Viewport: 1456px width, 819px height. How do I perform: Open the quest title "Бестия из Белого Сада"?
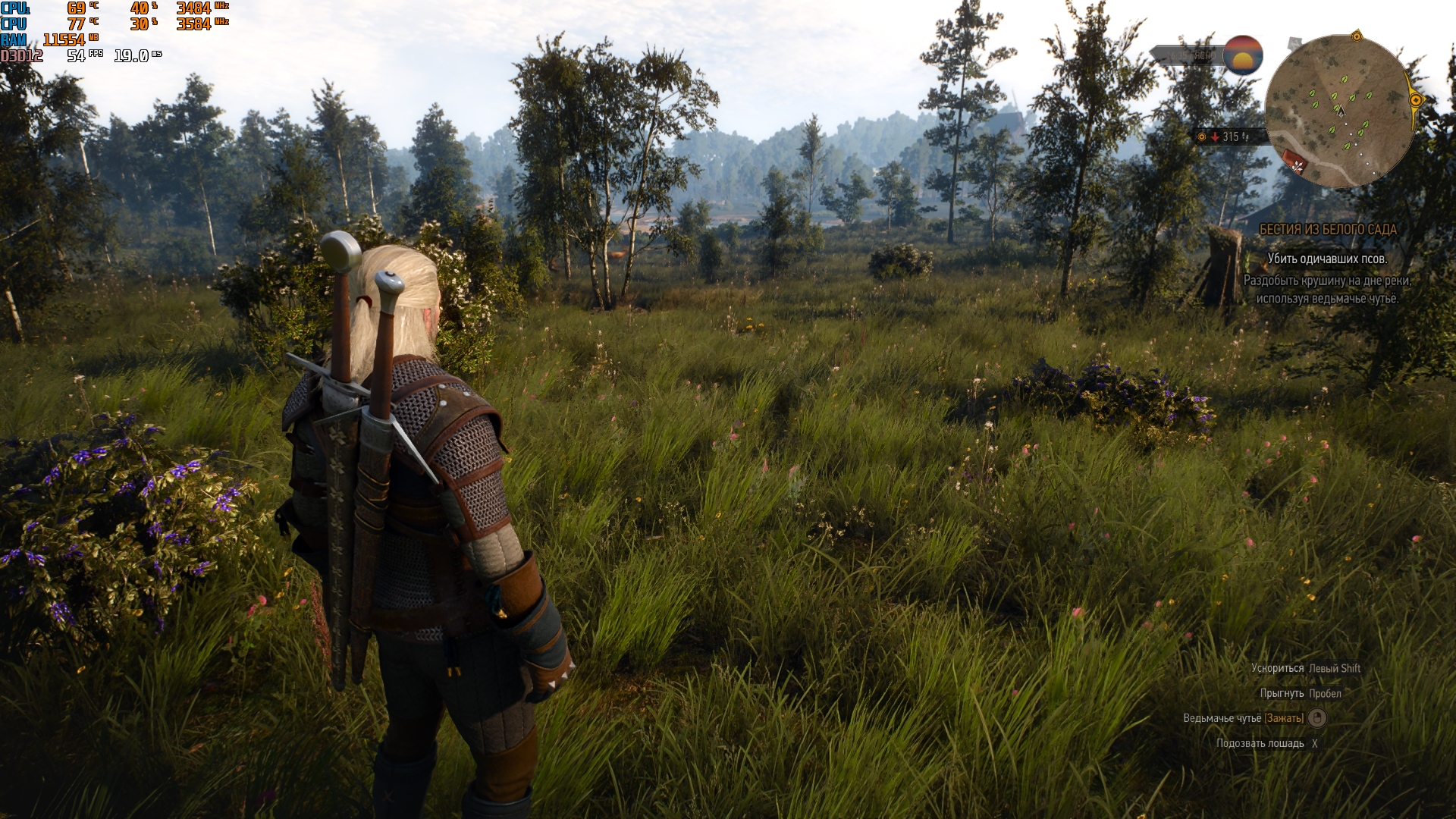coord(1327,229)
